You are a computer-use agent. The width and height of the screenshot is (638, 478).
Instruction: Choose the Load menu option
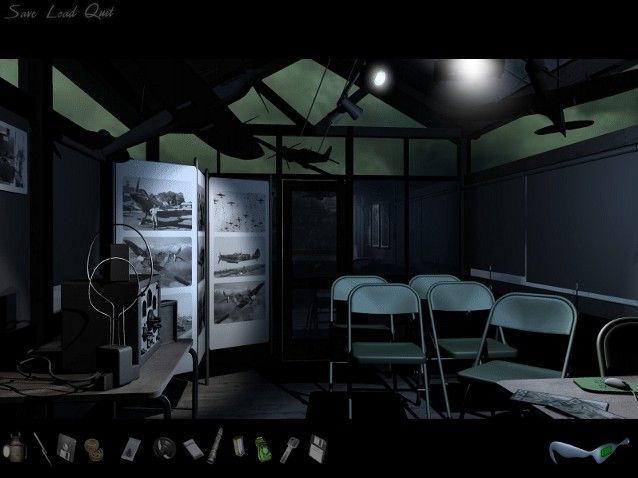coord(60,12)
